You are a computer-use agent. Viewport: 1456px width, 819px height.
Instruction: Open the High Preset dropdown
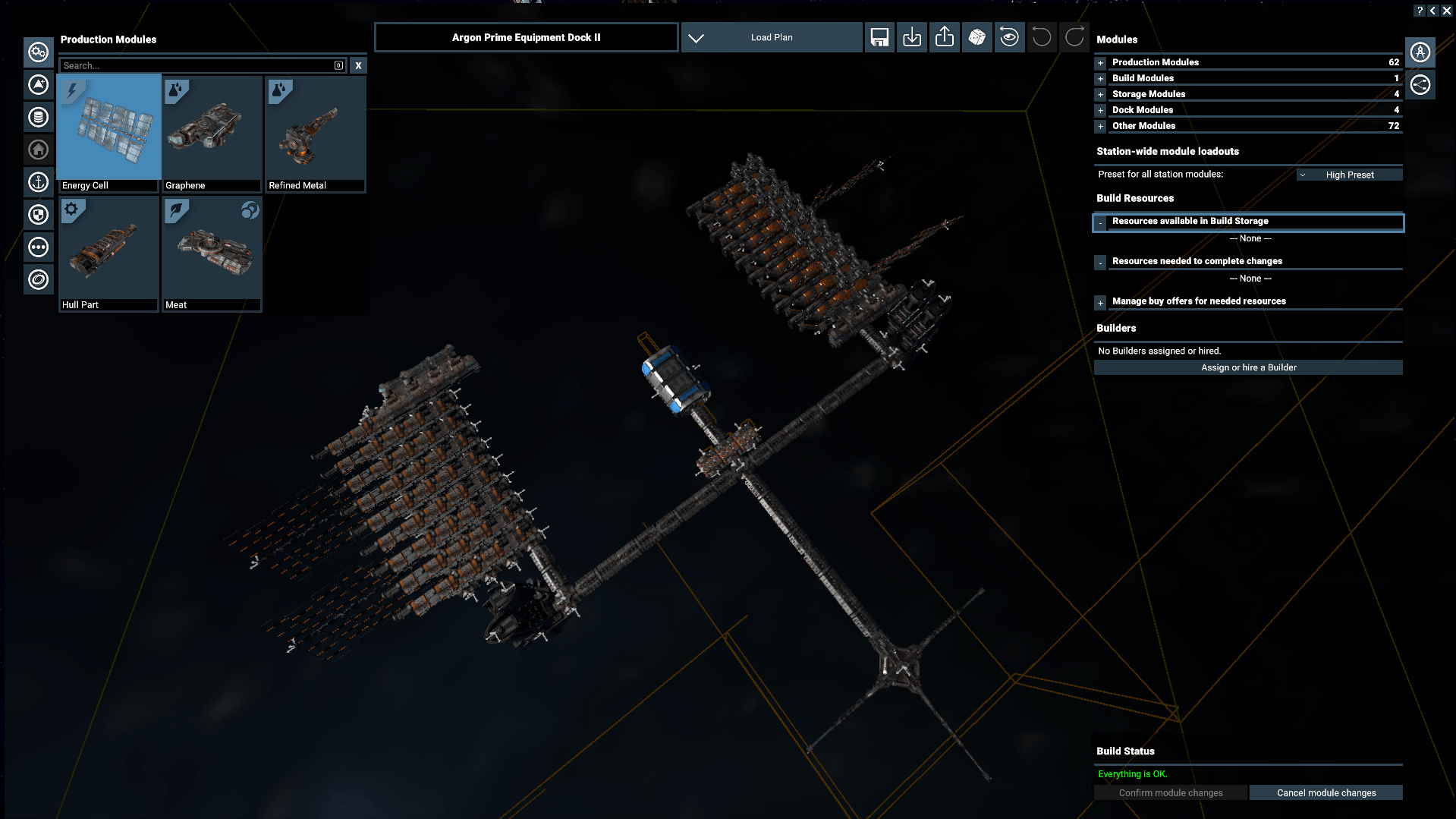point(1349,174)
